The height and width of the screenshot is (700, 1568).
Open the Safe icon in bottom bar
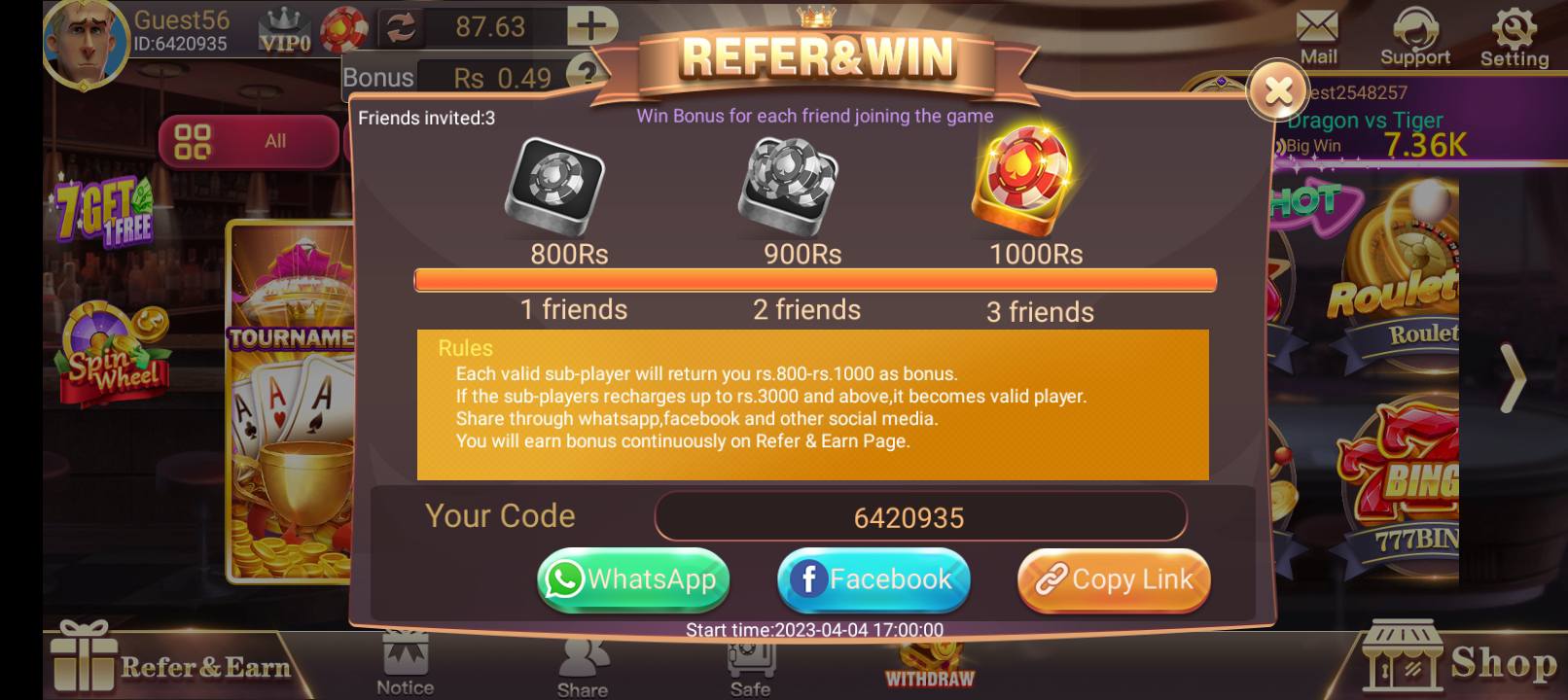749,661
